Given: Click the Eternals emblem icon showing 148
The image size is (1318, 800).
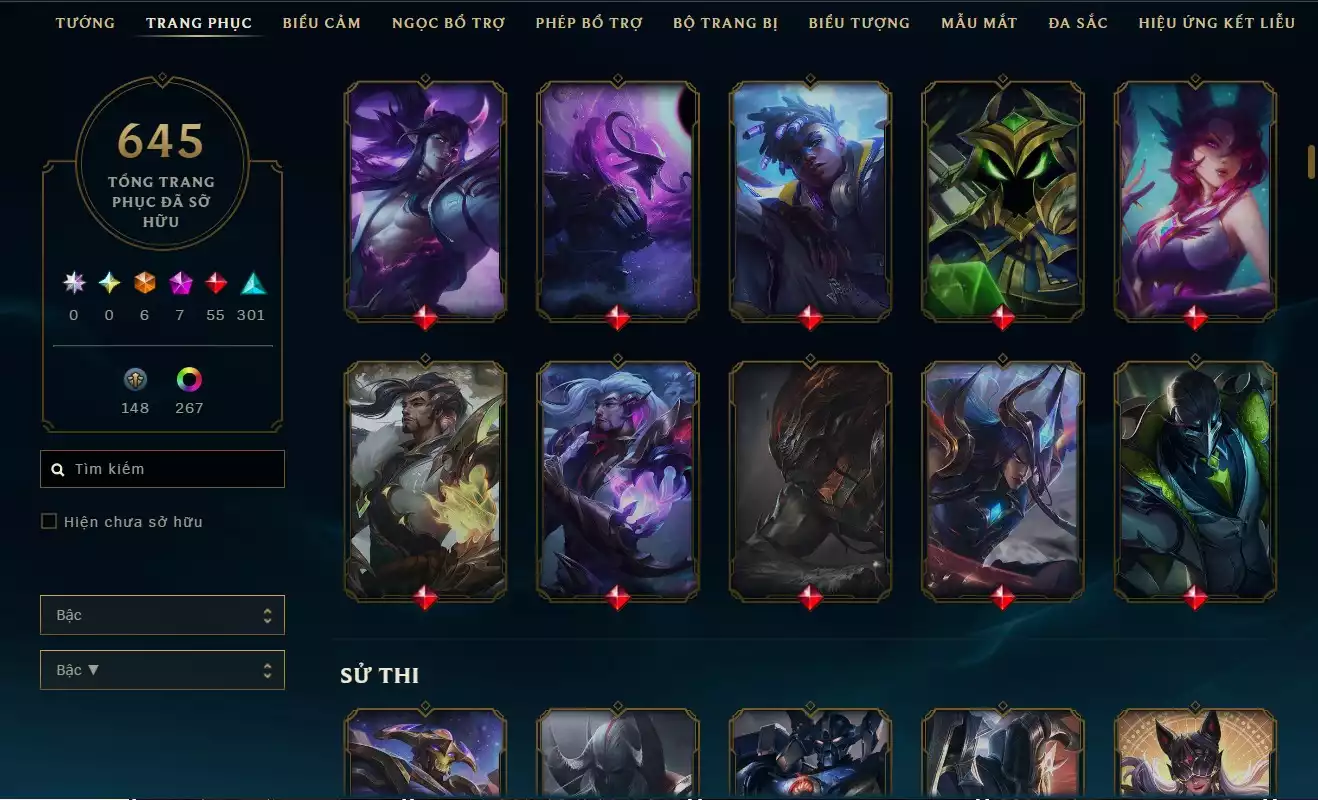Looking at the screenshot, I should coord(135,380).
